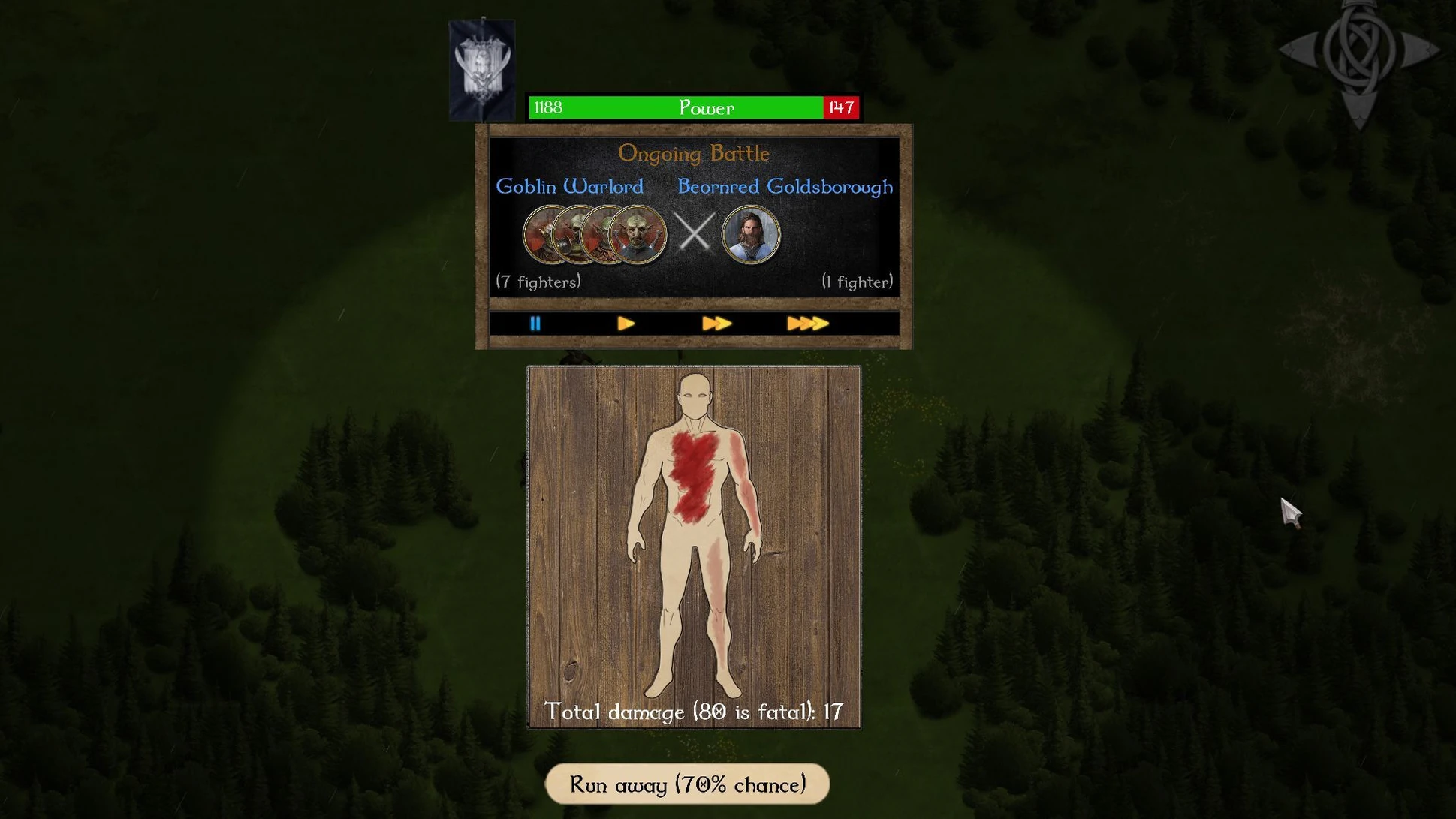Click the Goblin Warlord name
Viewport: 1456px width, 819px height.
tap(569, 186)
